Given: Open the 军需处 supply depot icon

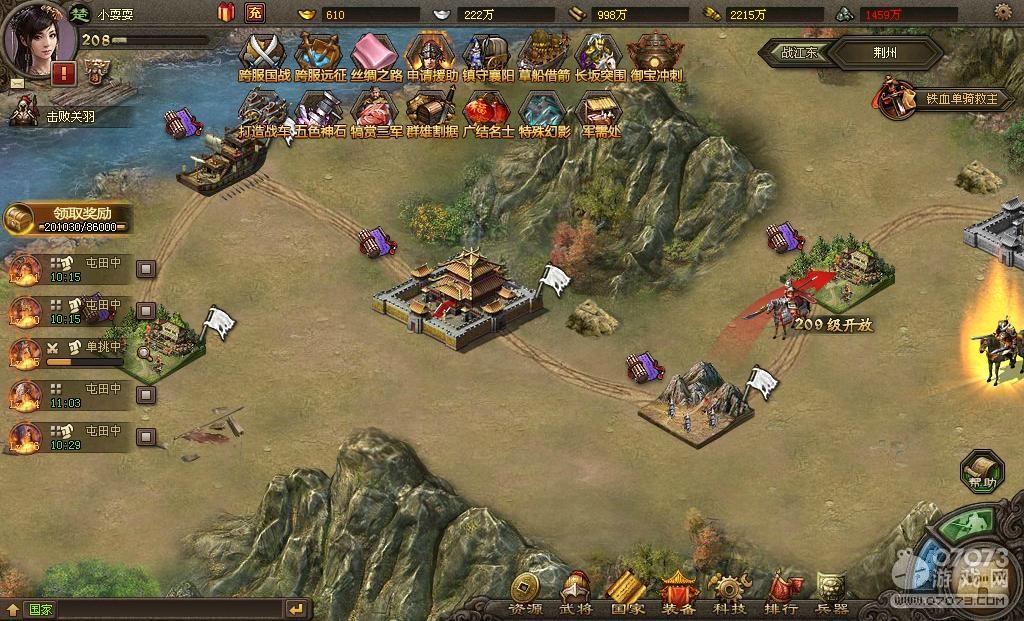Looking at the screenshot, I should (599, 112).
